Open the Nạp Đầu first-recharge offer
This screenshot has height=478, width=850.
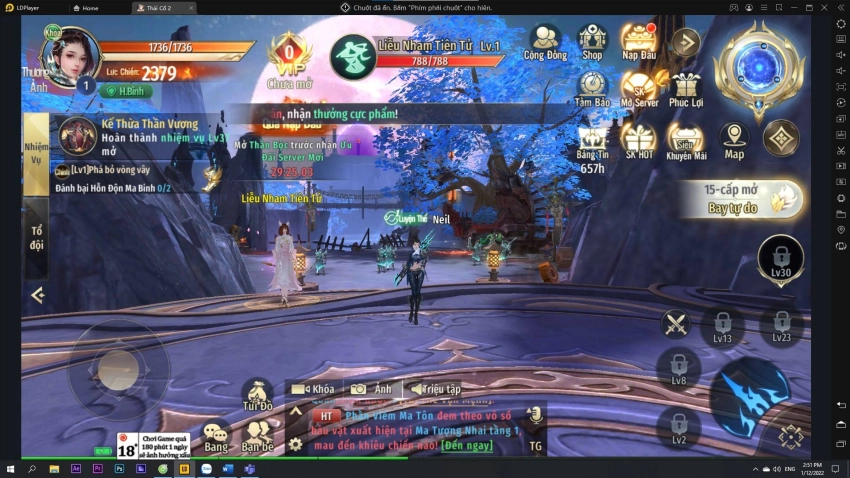(x=638, y=42)
